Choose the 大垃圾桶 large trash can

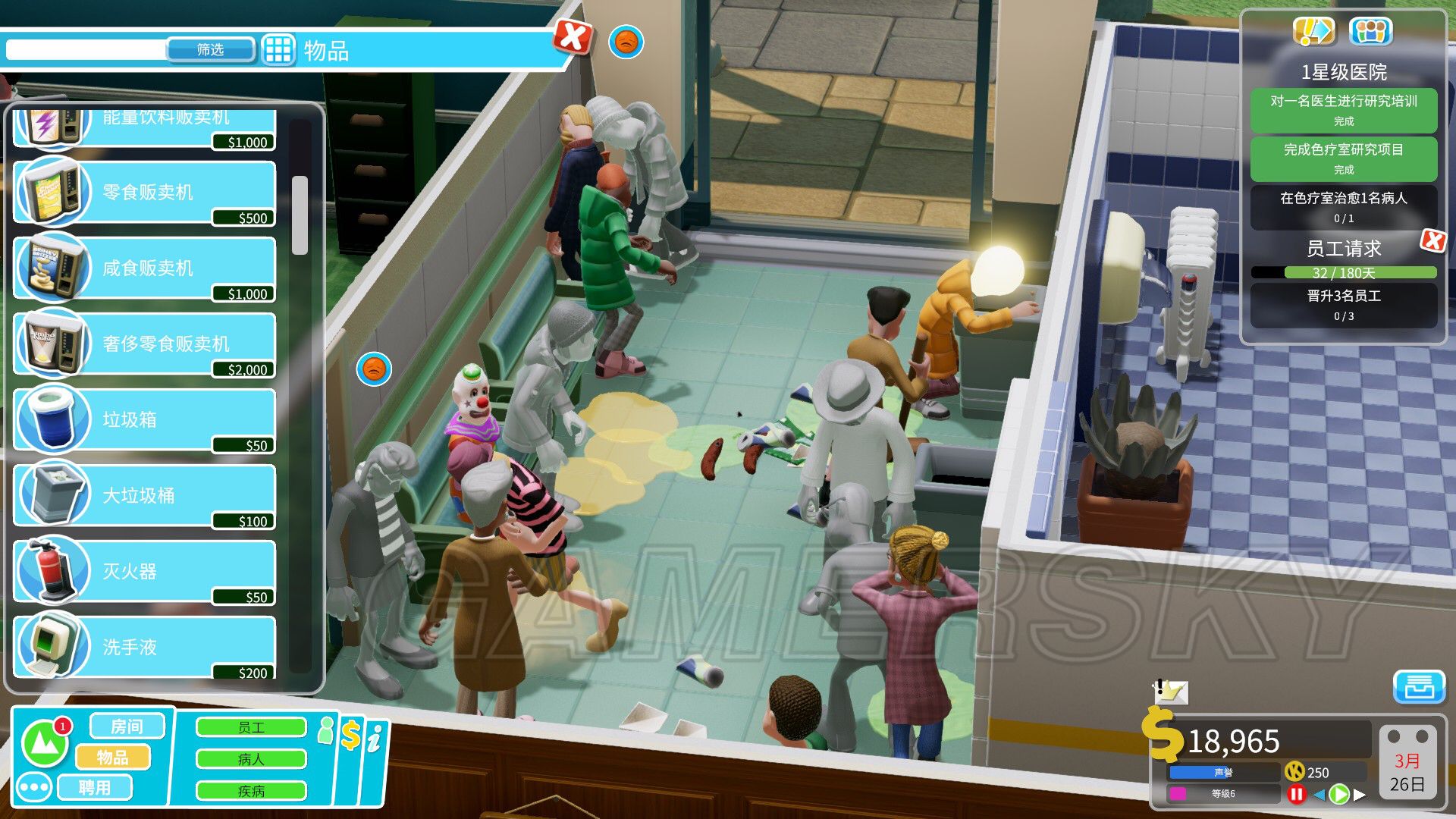(x=144, y=496)
